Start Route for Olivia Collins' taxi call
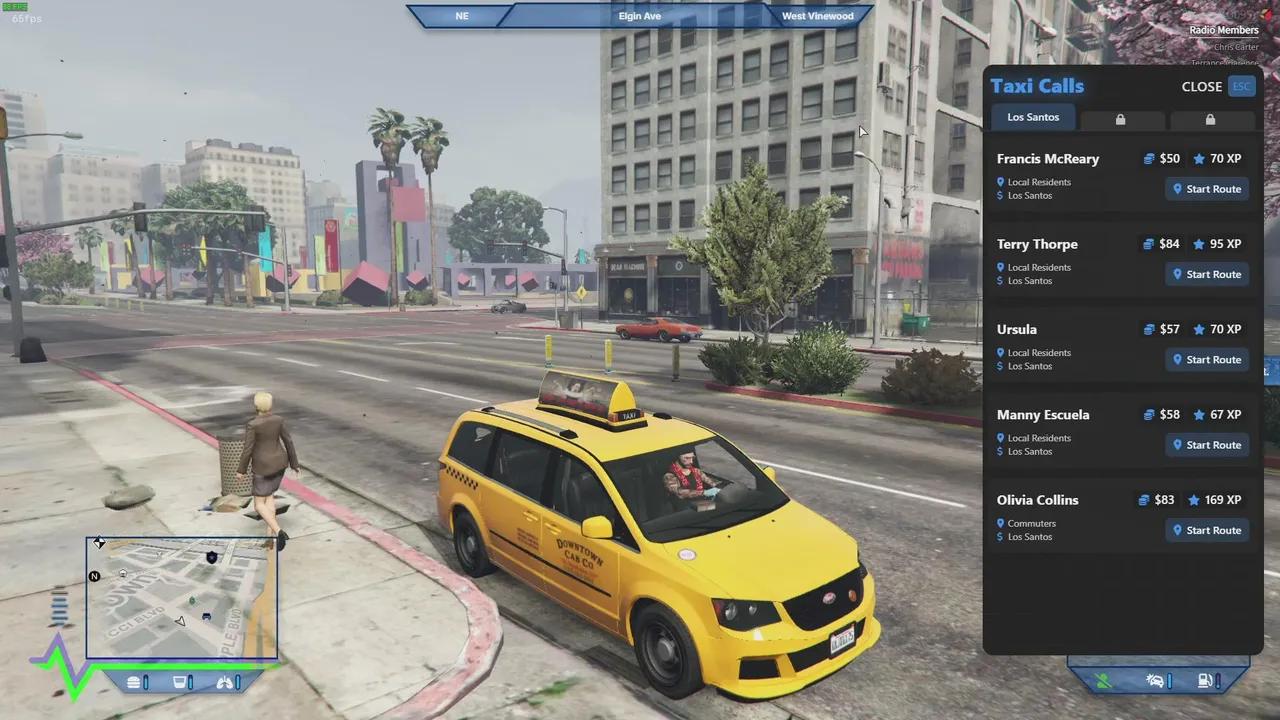 pos(1207,530)
